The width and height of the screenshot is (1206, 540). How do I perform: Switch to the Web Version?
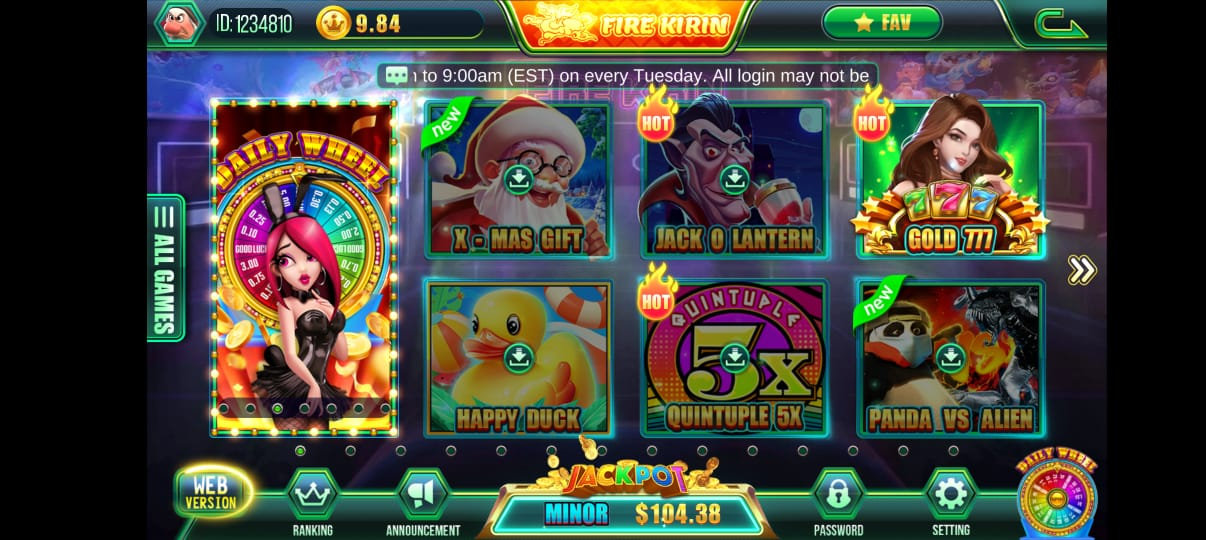[x=211, y=492]
